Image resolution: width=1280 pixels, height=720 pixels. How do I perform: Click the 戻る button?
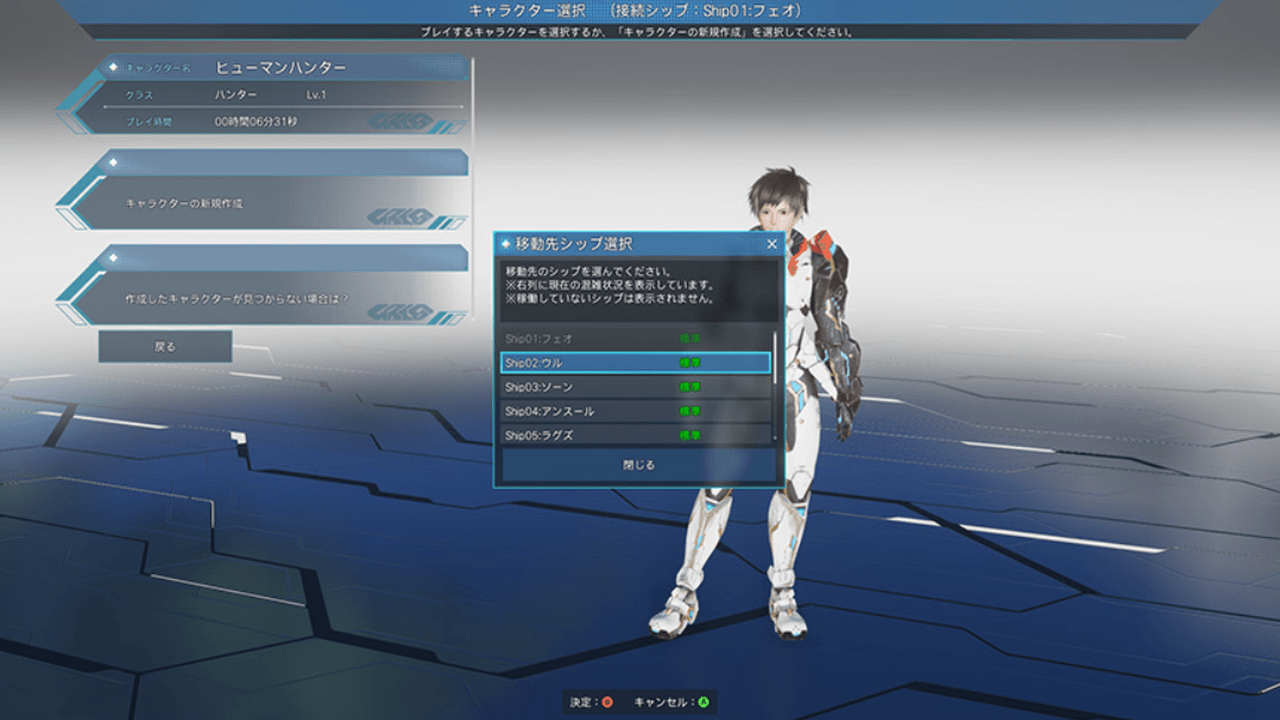[x=165, y=346]
